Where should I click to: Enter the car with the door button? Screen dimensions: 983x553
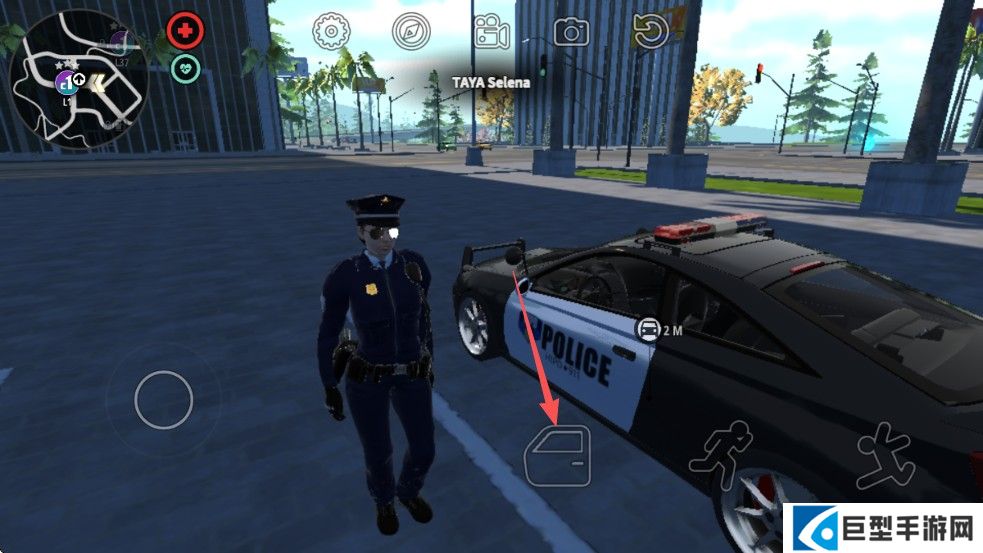click(558, 456)
